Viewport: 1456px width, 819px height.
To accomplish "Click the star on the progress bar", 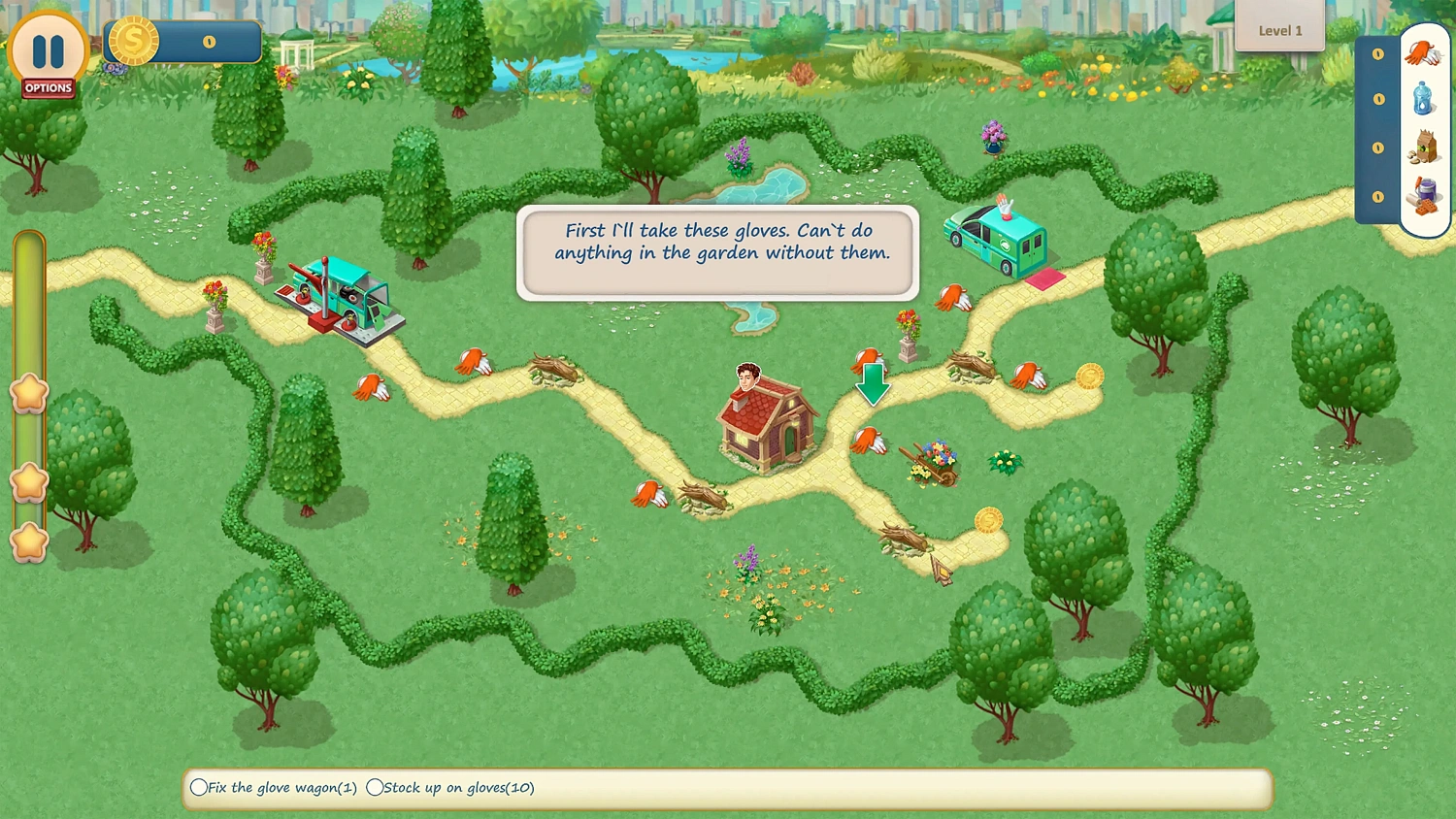I will tap(29, 392).
